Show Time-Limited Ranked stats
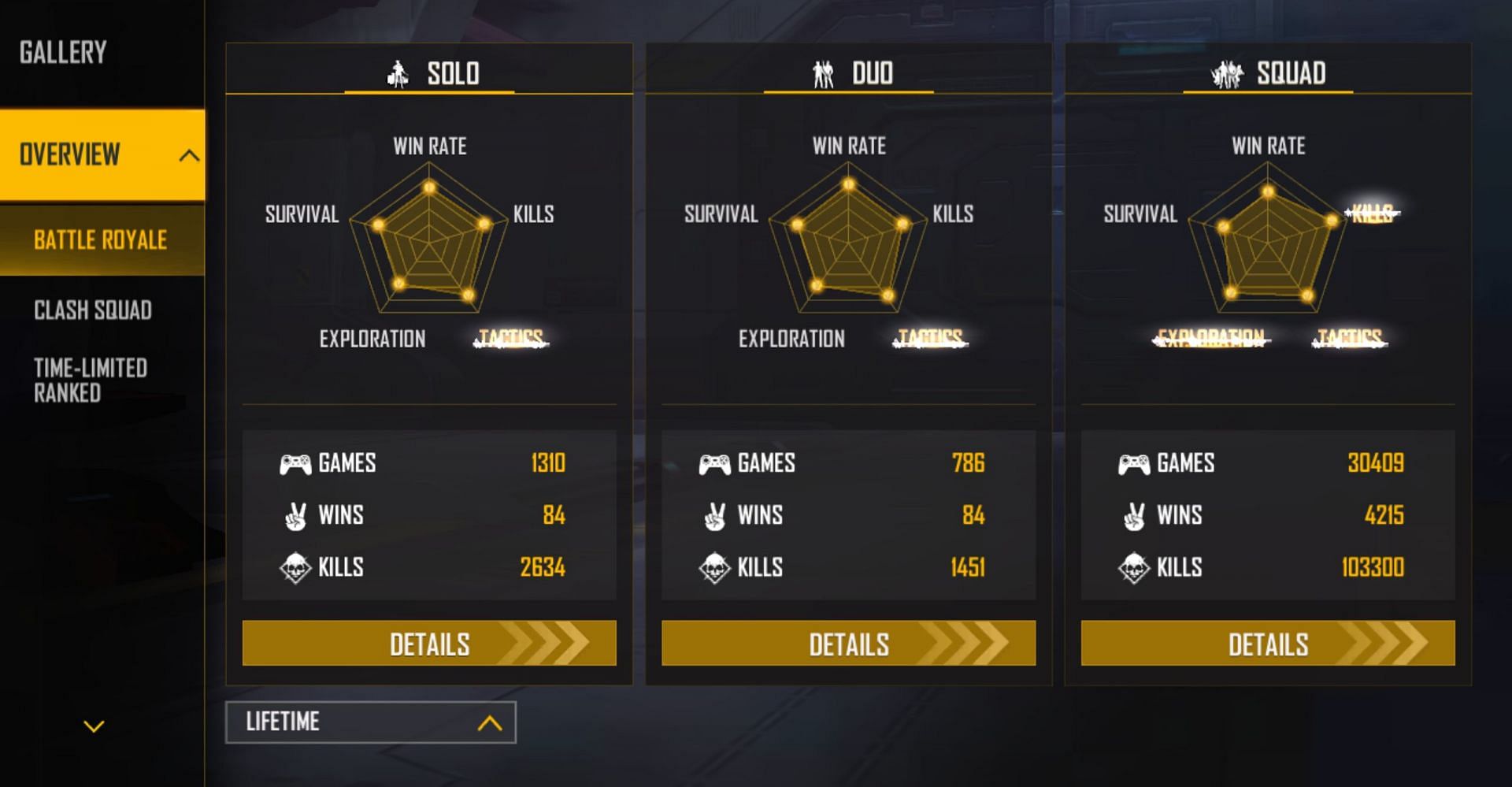Screen dimensions: 1512x787 coord(91,381)
